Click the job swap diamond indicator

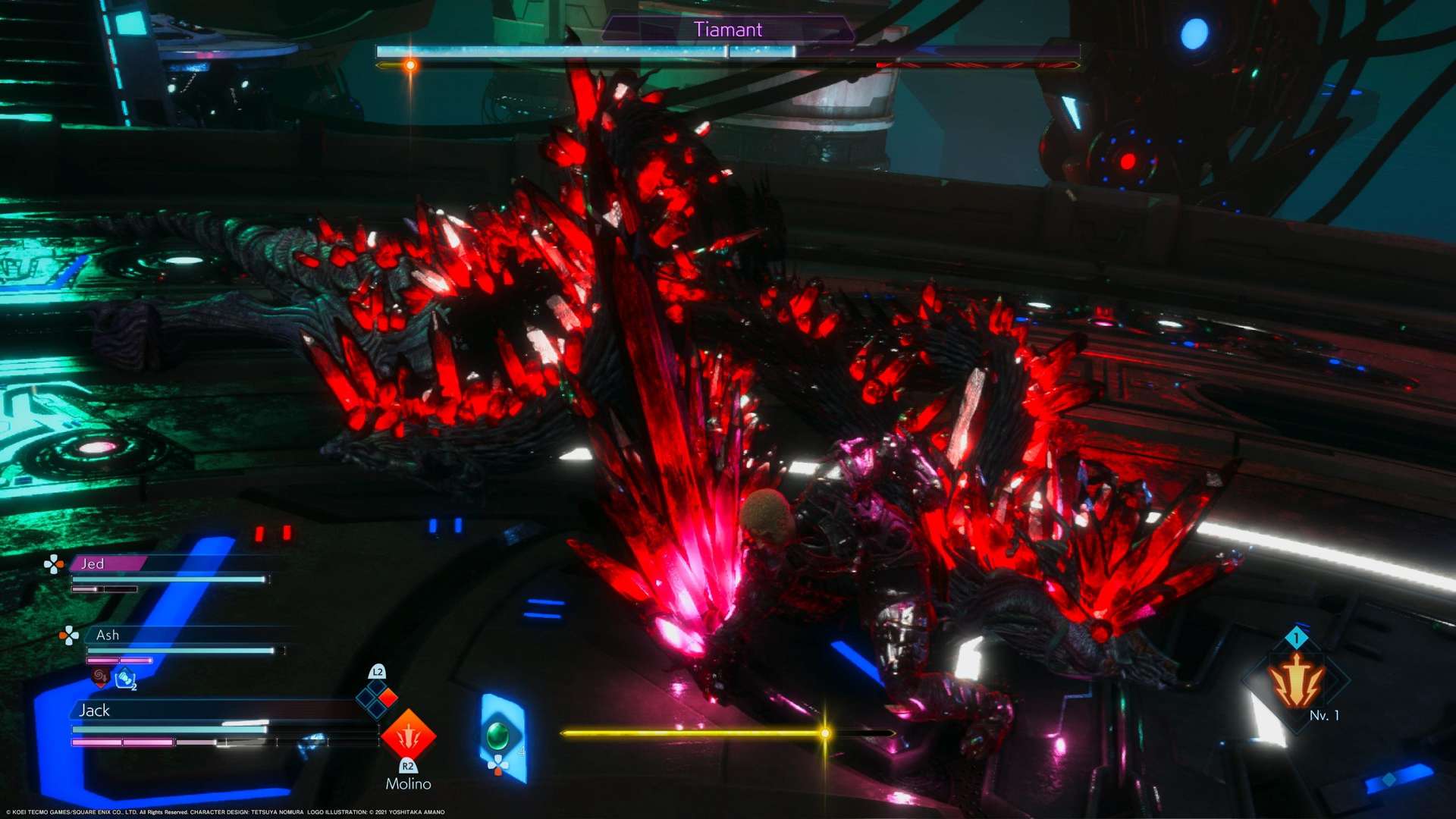click(377, 698)
